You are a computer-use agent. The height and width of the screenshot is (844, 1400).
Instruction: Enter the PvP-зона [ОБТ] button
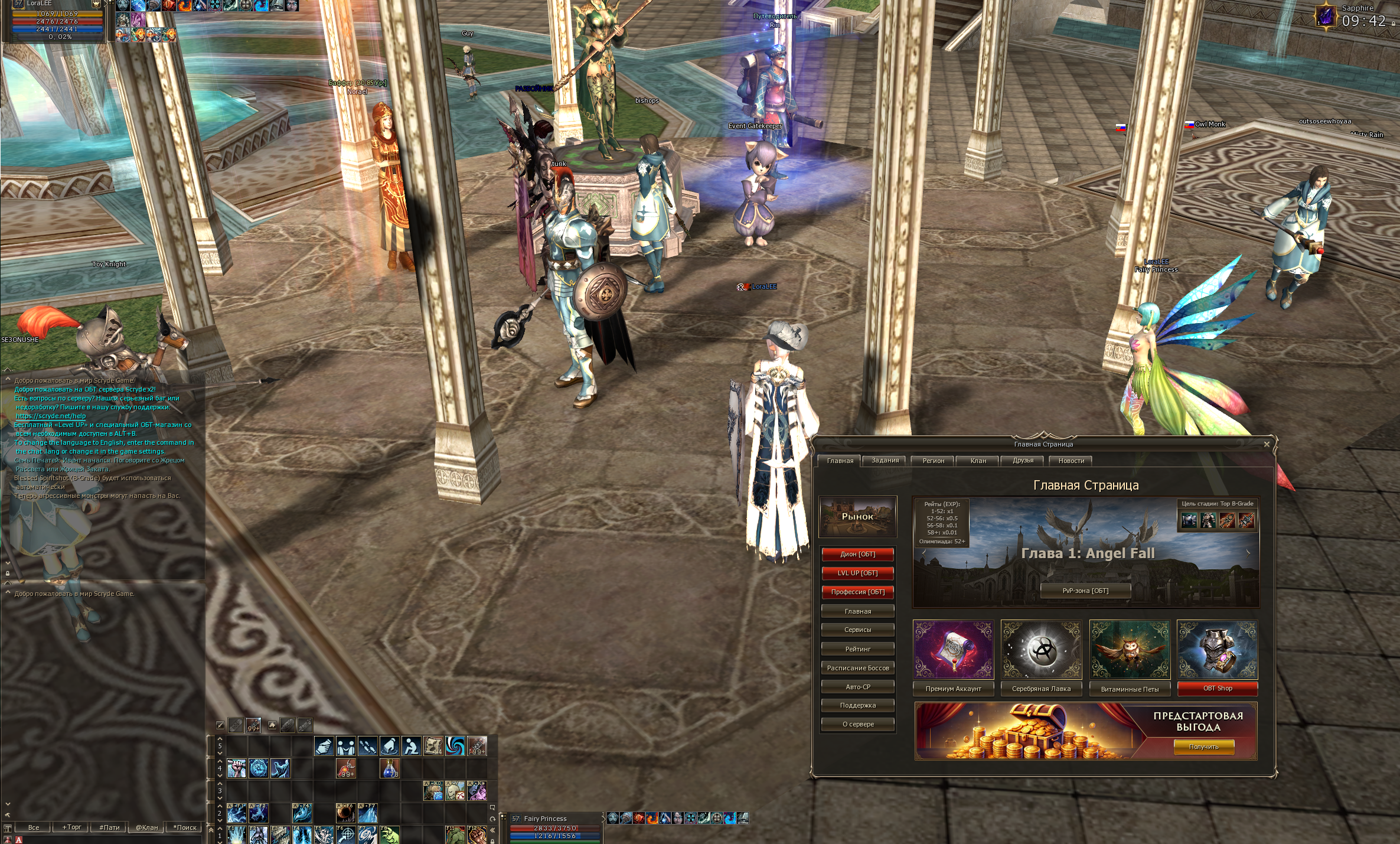tap(1085, 591)
